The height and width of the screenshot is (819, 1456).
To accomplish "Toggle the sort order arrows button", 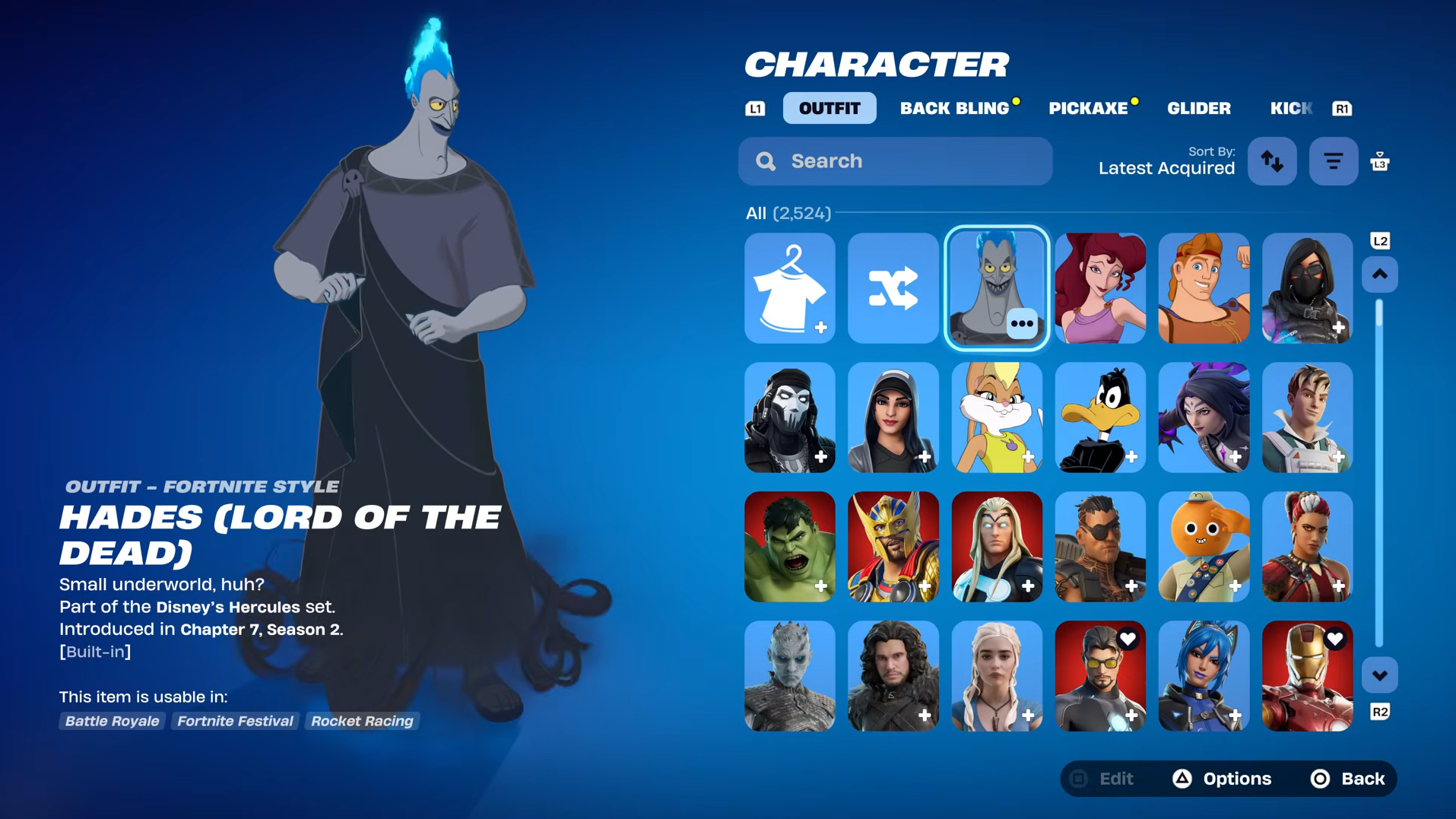I will click(x=1272, y=161).
